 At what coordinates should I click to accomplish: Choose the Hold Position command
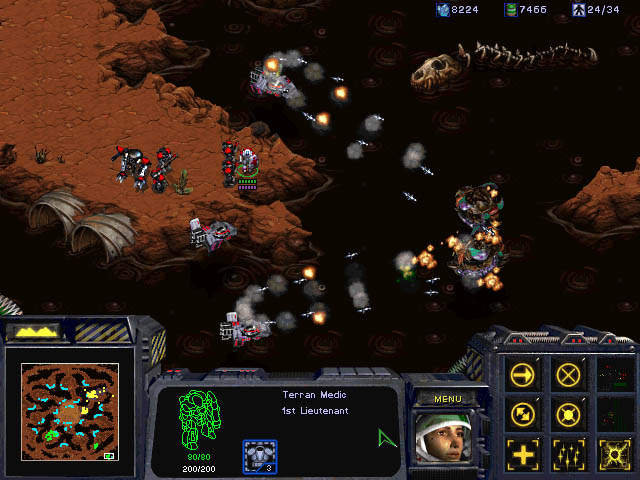coord(568,412)
